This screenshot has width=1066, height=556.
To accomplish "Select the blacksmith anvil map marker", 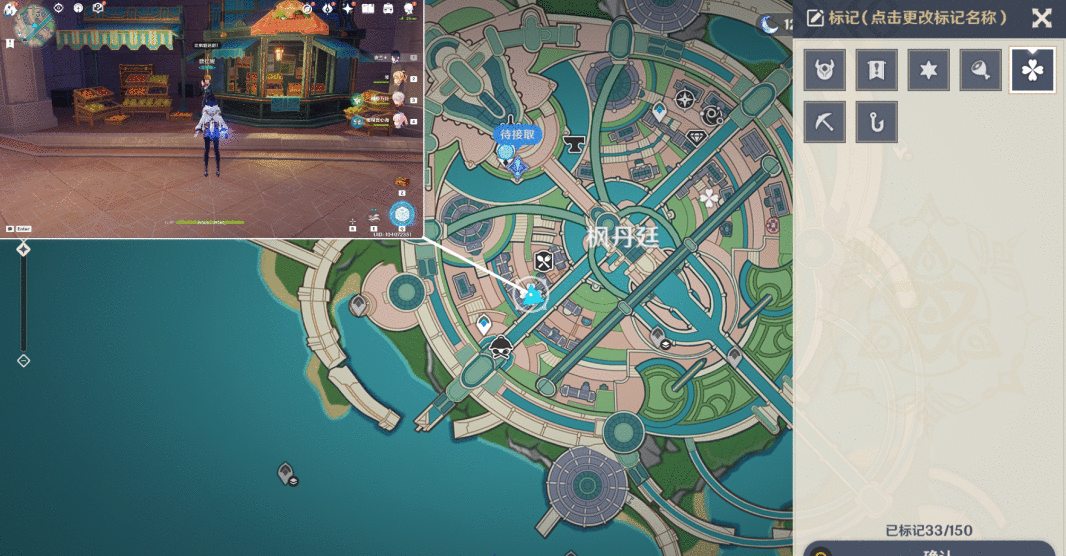I will pos(574,145).
